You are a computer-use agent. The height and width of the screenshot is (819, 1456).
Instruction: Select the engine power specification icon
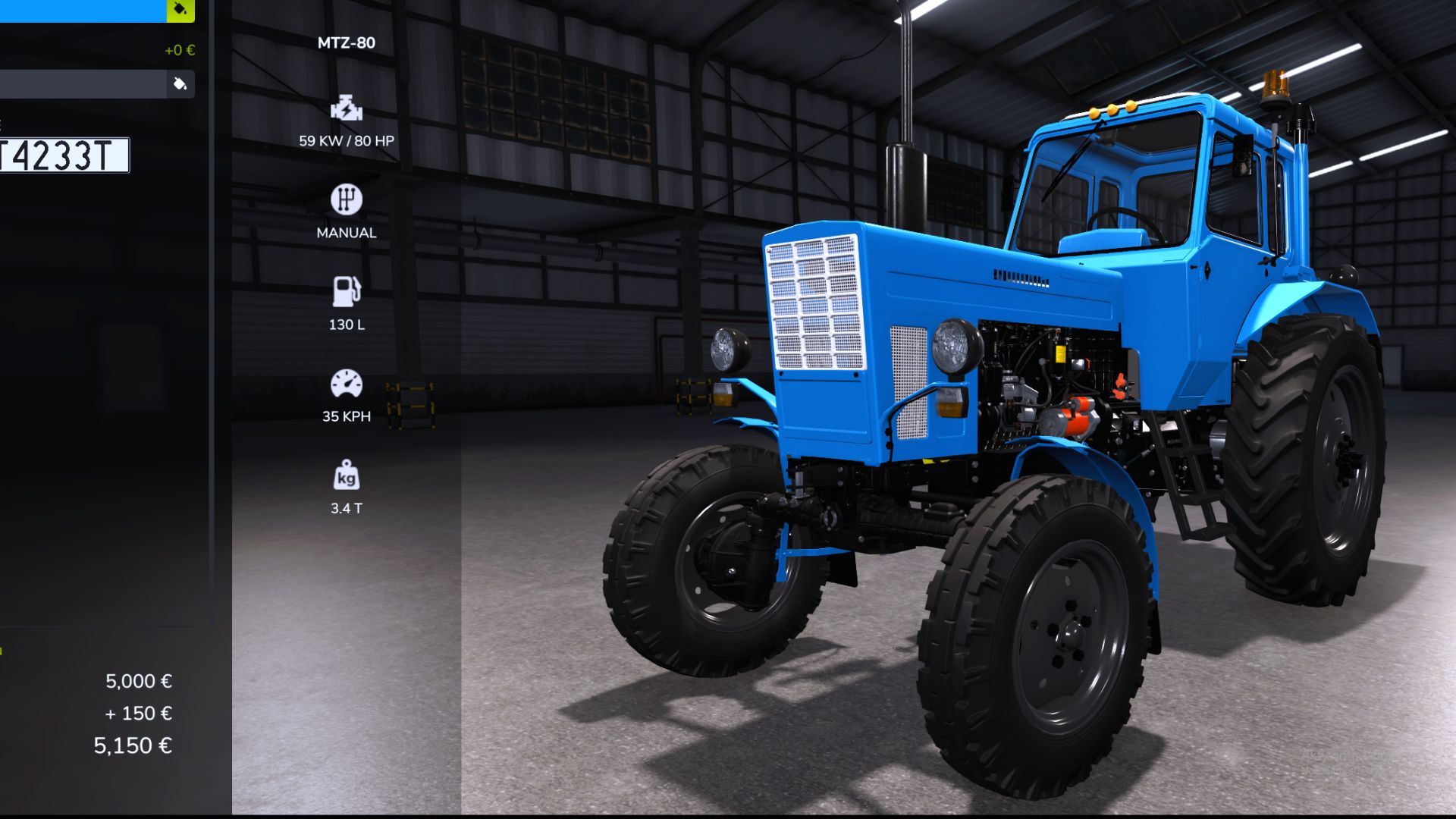pos(346,108)
